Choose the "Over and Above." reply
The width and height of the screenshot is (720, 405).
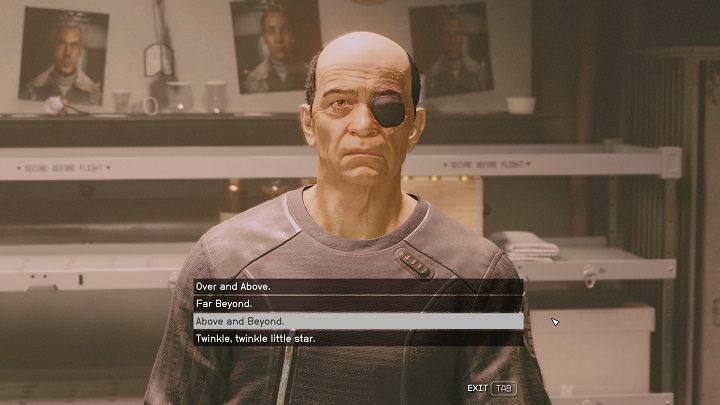pyautogui.click(x=358, y=286)
